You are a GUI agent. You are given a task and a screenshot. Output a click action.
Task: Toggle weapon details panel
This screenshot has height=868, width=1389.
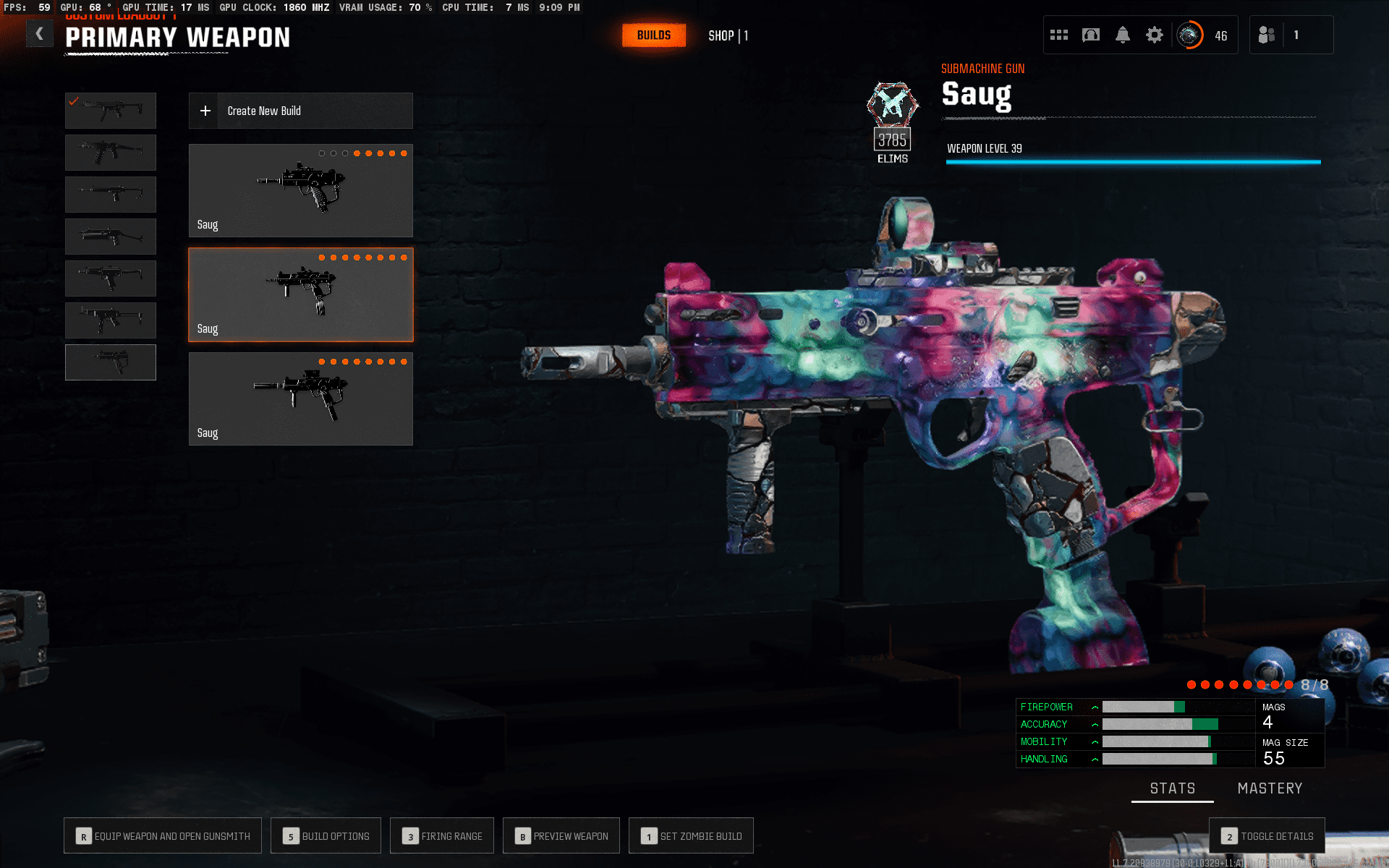click(x=1267, y=836)
